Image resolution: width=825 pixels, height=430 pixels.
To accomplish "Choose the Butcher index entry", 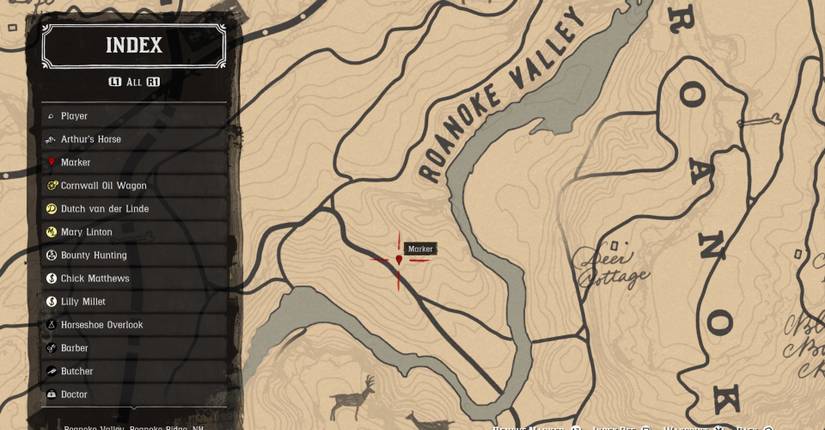I will (x=134, y=371).
